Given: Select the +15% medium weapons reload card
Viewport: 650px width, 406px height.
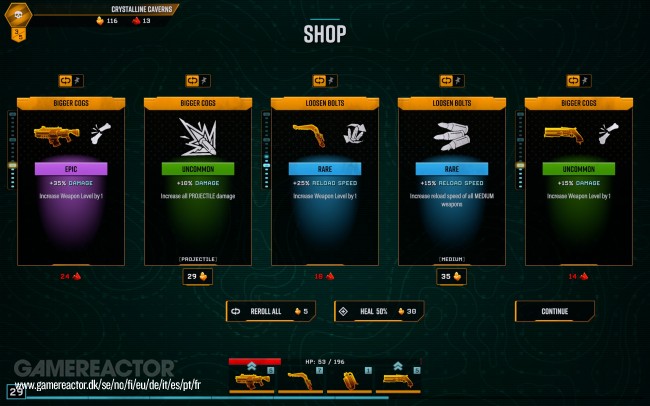Looking at the screenshot, I should 451,180.
